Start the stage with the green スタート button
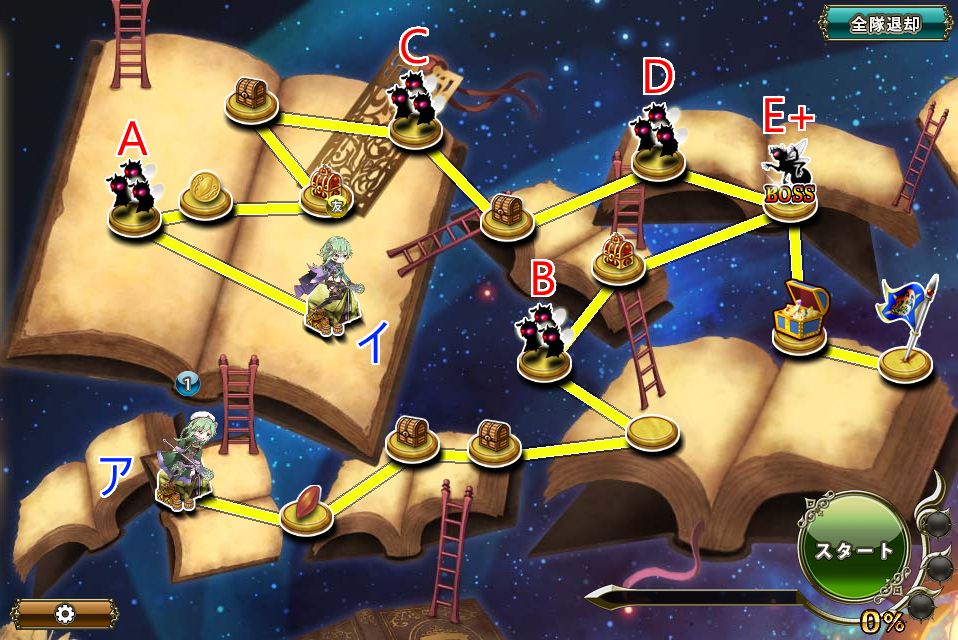The height and width of the screenshot is (640, 958). coord(853,549)
